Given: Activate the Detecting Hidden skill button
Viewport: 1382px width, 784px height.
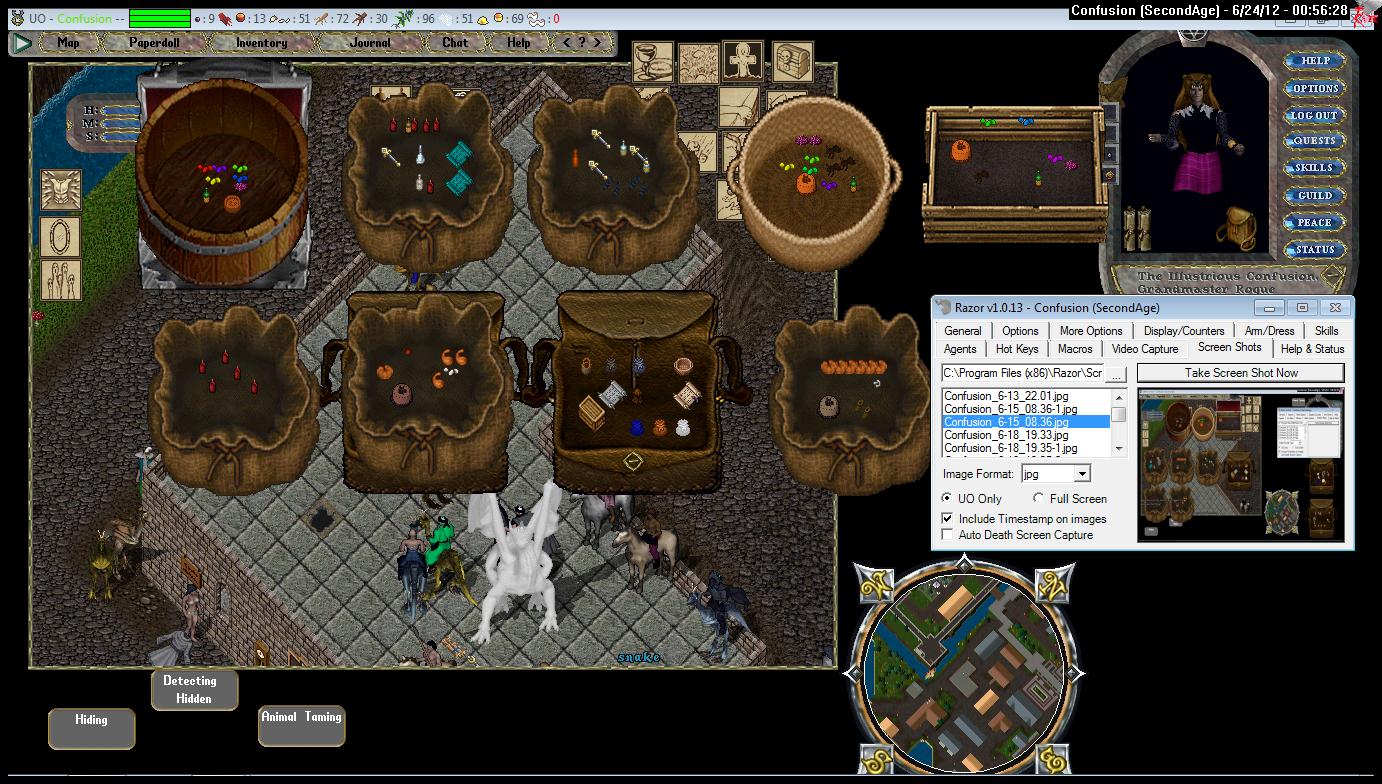Looking at the screenshot, I should [194, 690].
